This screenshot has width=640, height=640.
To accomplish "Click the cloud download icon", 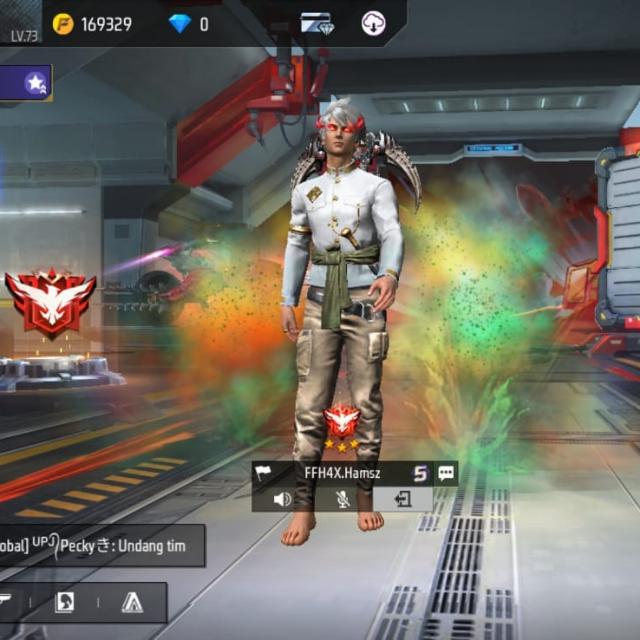I will (373, 24).
